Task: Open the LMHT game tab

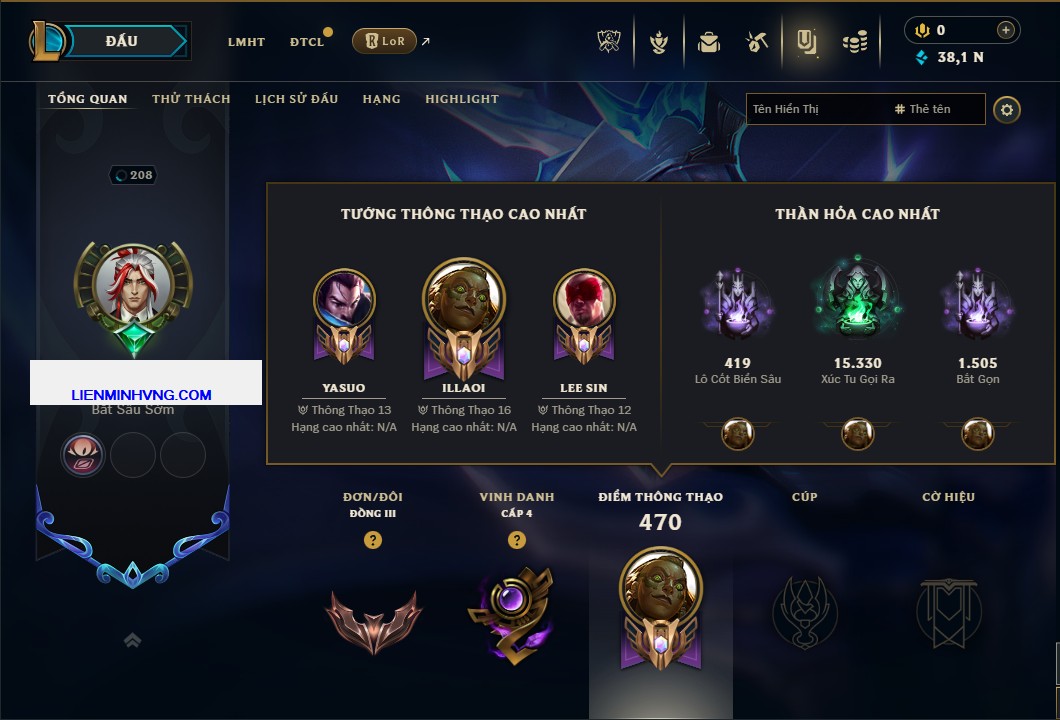Action: 246,42
